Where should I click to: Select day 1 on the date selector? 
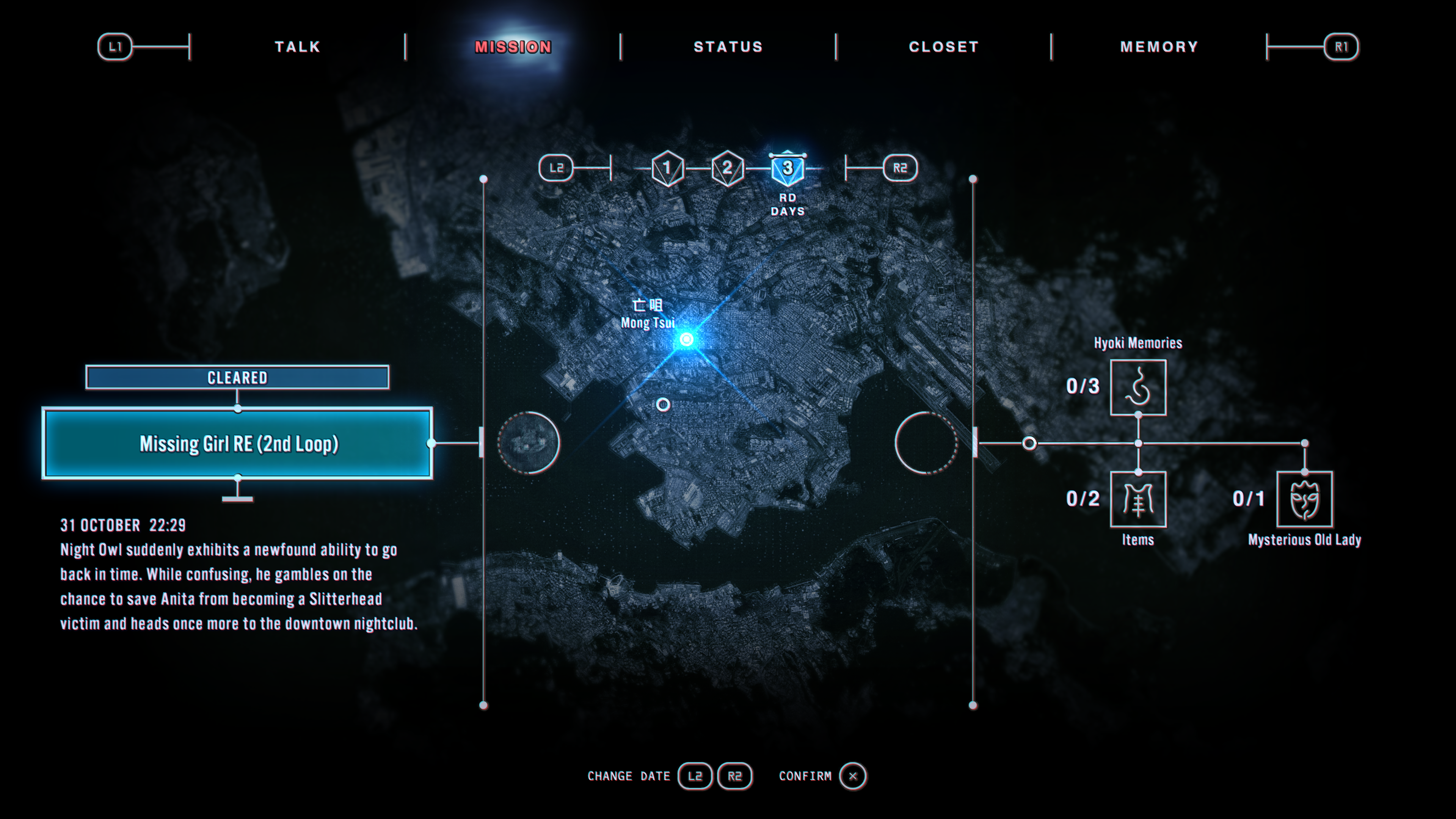[x=667, y=168]
